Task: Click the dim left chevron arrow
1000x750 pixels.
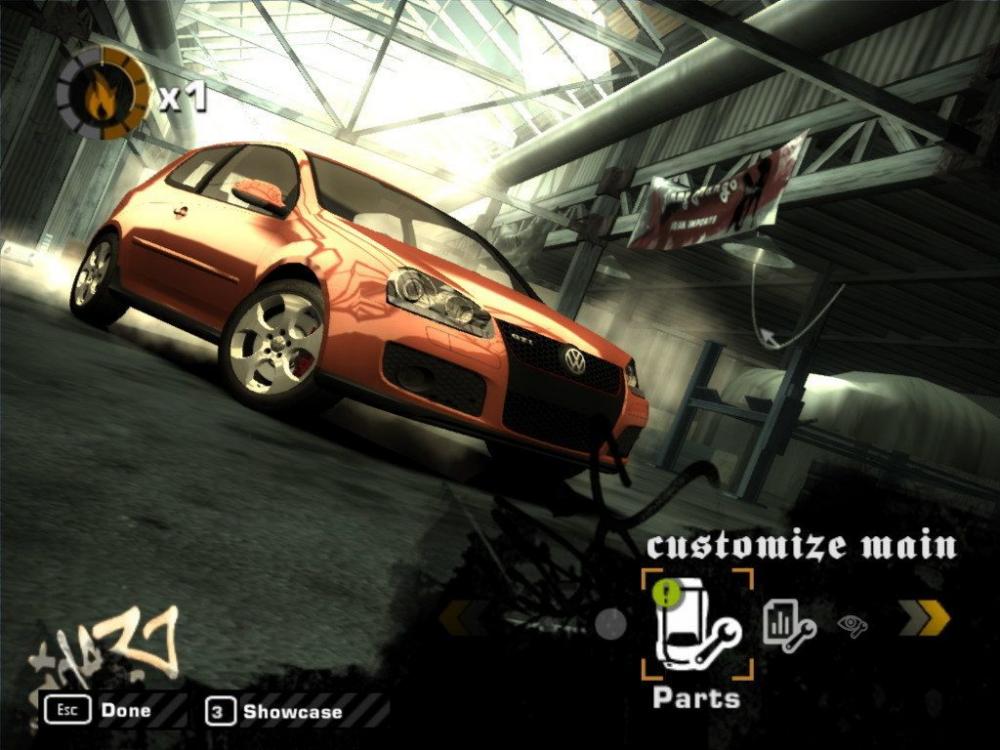Action: 462,618
